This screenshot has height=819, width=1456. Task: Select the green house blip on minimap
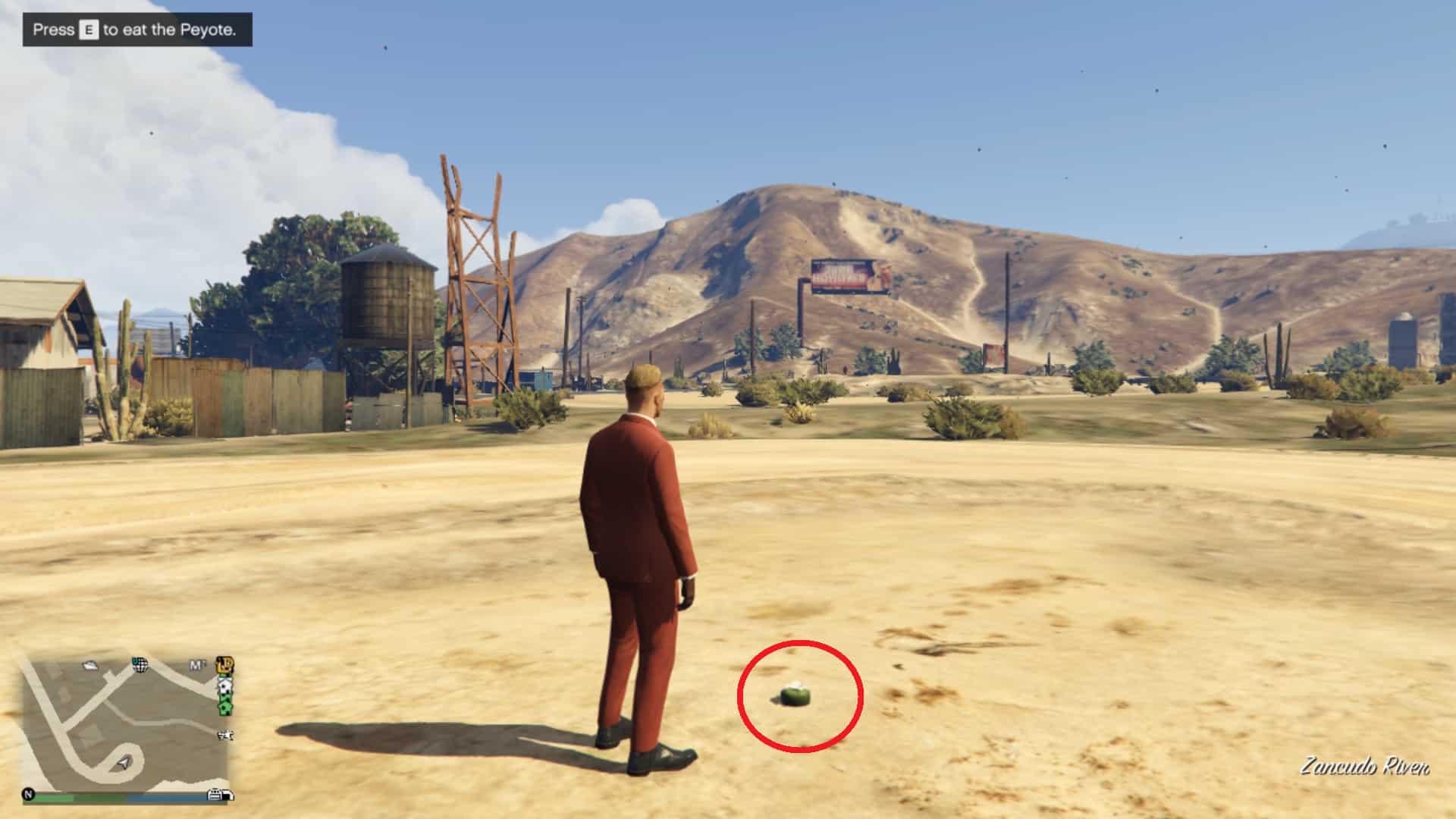point(225,708)
